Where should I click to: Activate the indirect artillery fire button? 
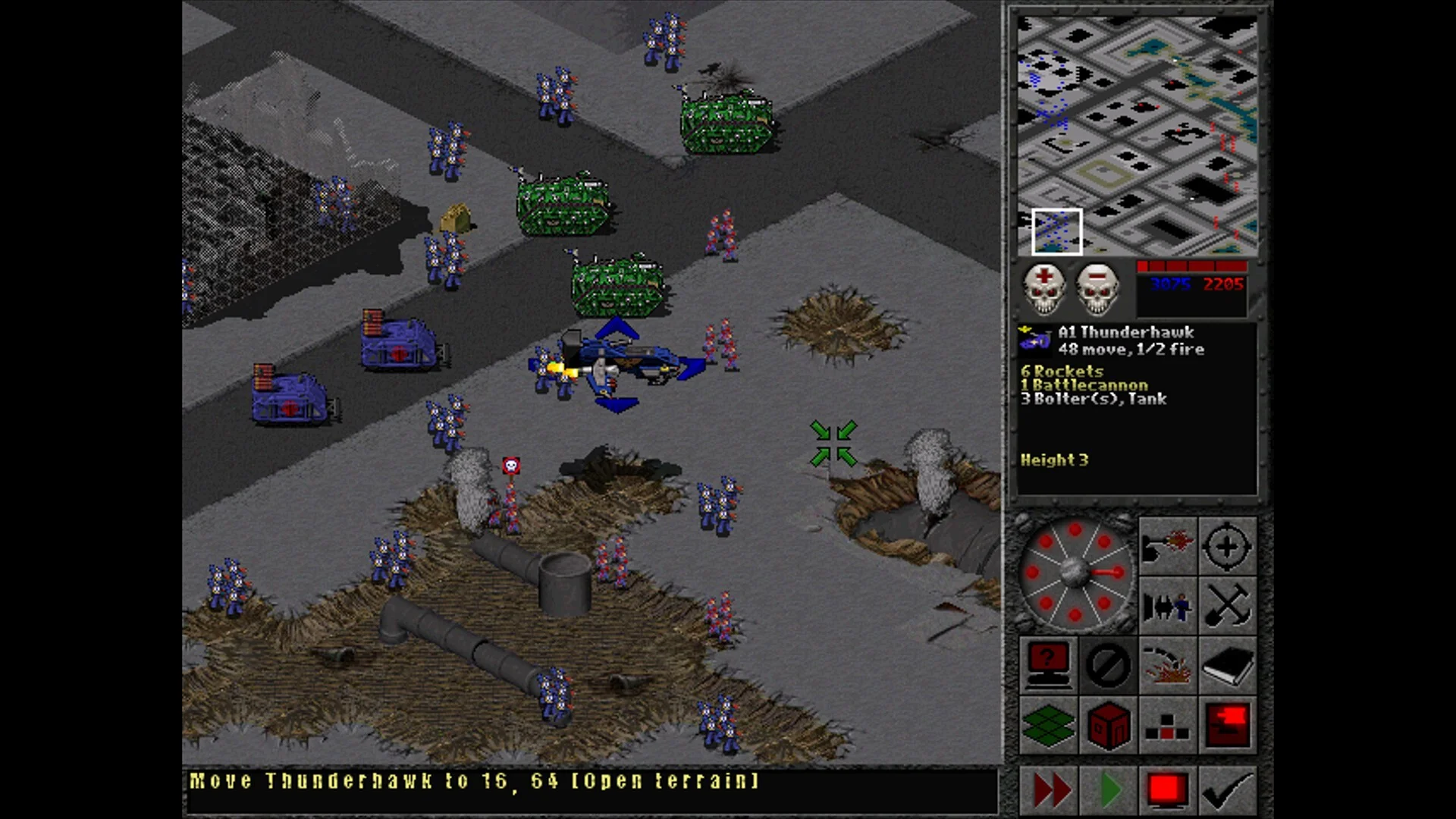click(x=1167, y=666)
